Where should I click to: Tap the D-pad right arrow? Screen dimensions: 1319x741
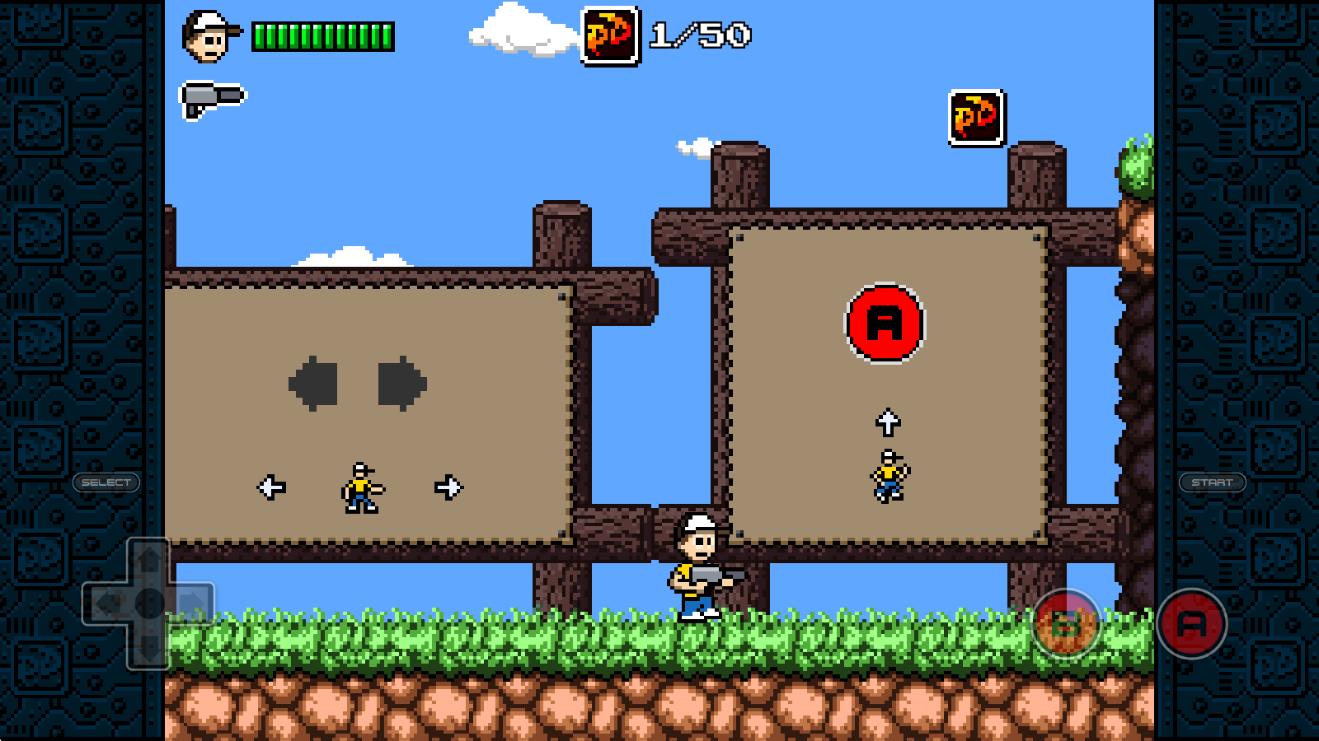(x=190, y=603)
